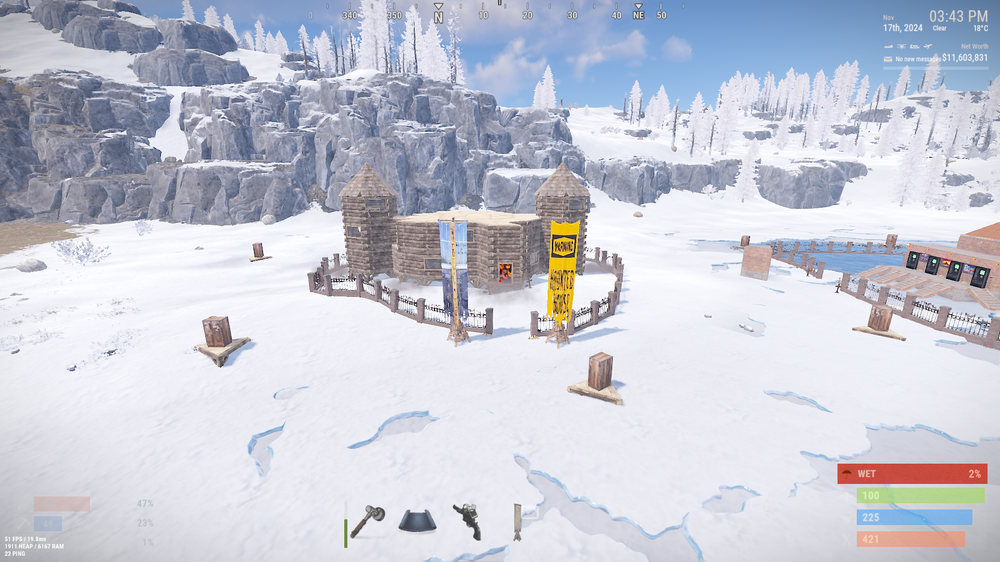Select the standing banner hotbar slot
The height and width of the screenshot is (562, 1000).
point(517,522)
